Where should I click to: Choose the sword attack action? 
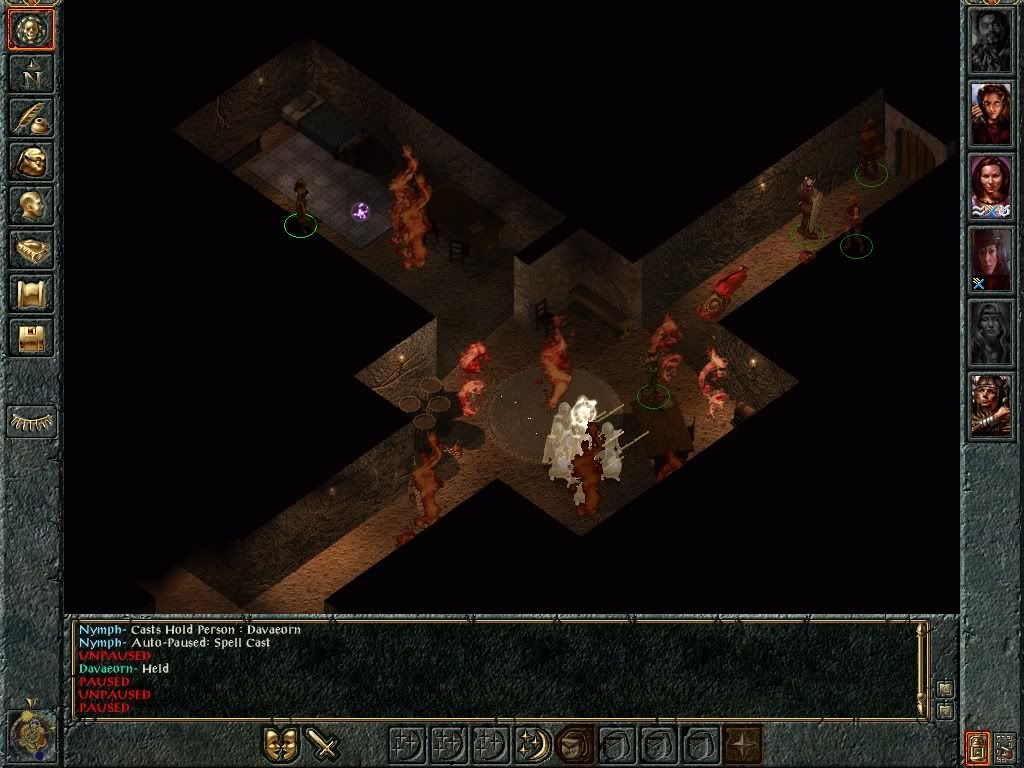point(323,744)
